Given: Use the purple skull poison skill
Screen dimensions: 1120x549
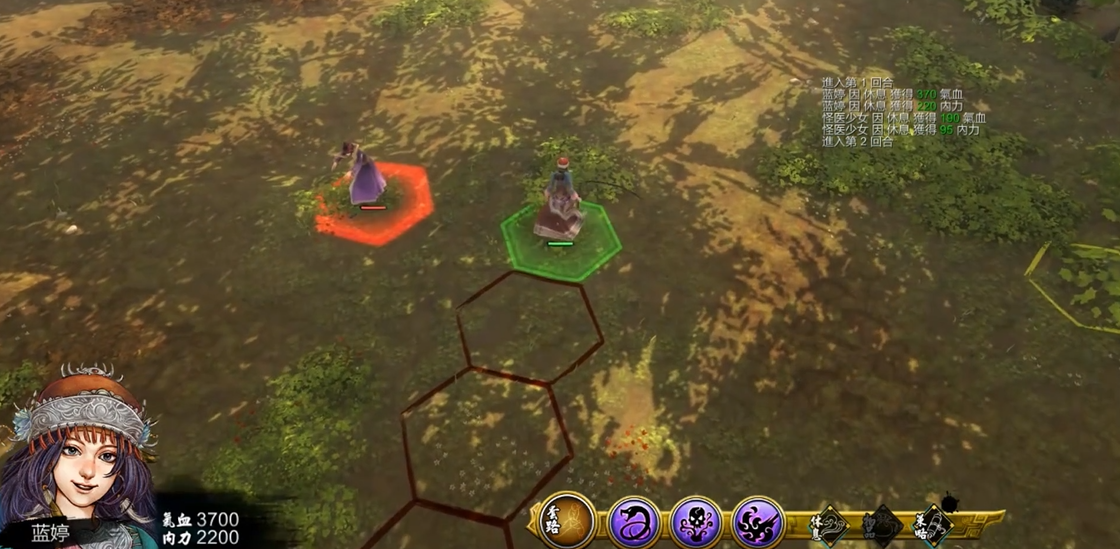Looking at the screenshot, I should pyautogui.click(x=696, y=522).
